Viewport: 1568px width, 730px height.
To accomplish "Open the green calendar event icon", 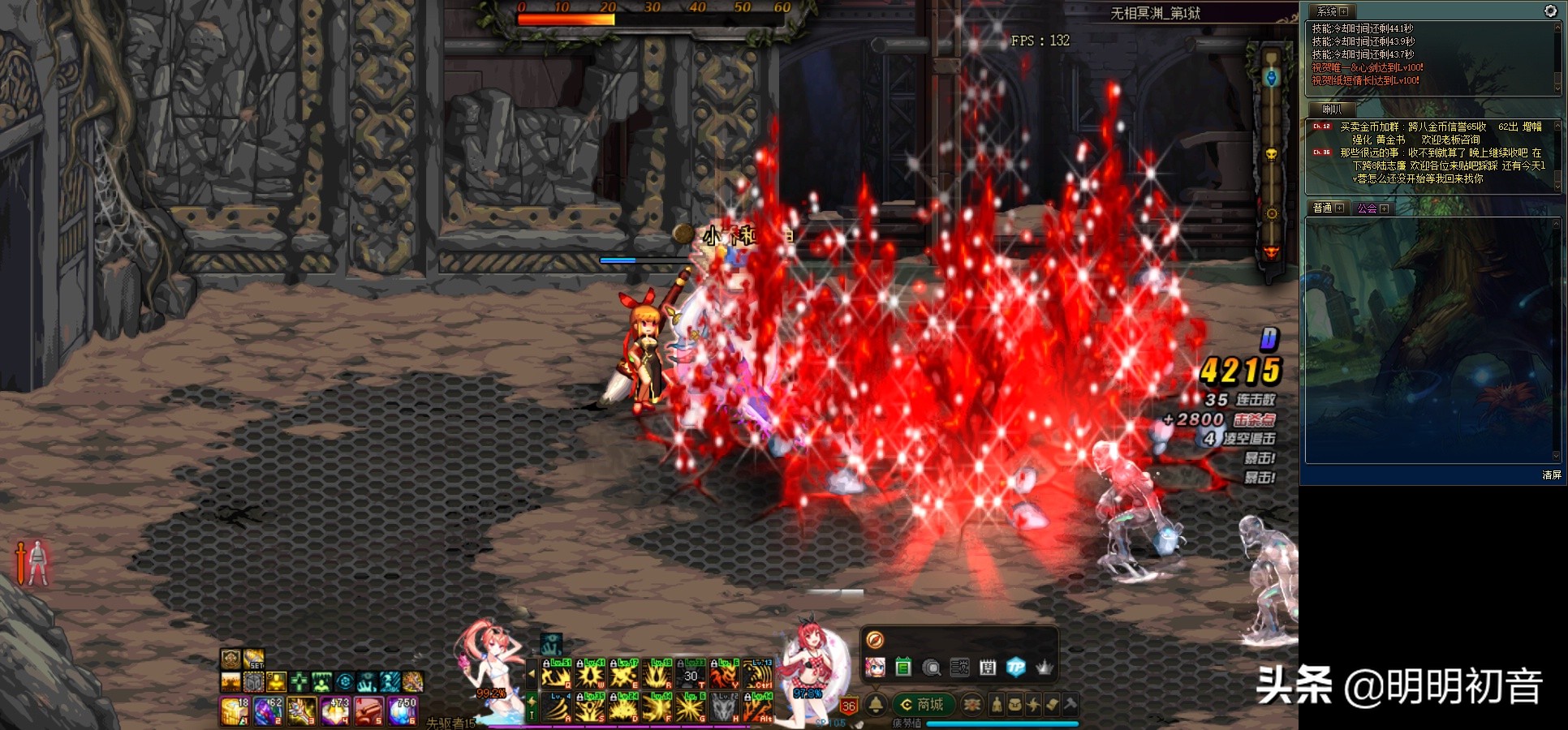I will click(903, 668).
